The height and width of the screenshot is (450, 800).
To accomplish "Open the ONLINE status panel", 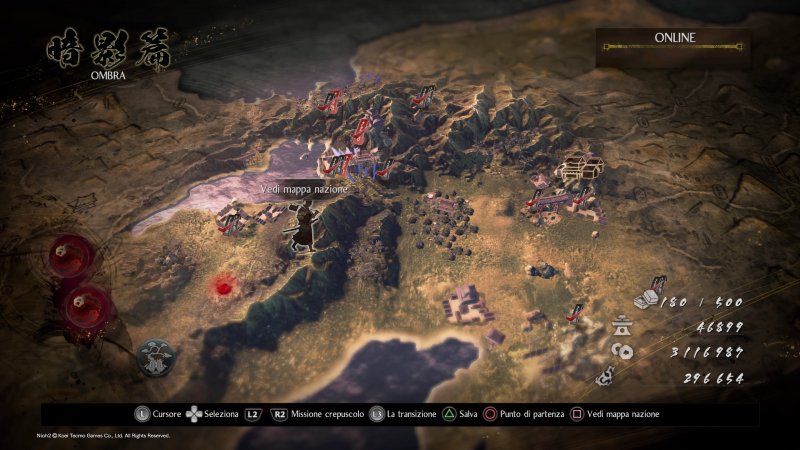I will click(674, 43).
